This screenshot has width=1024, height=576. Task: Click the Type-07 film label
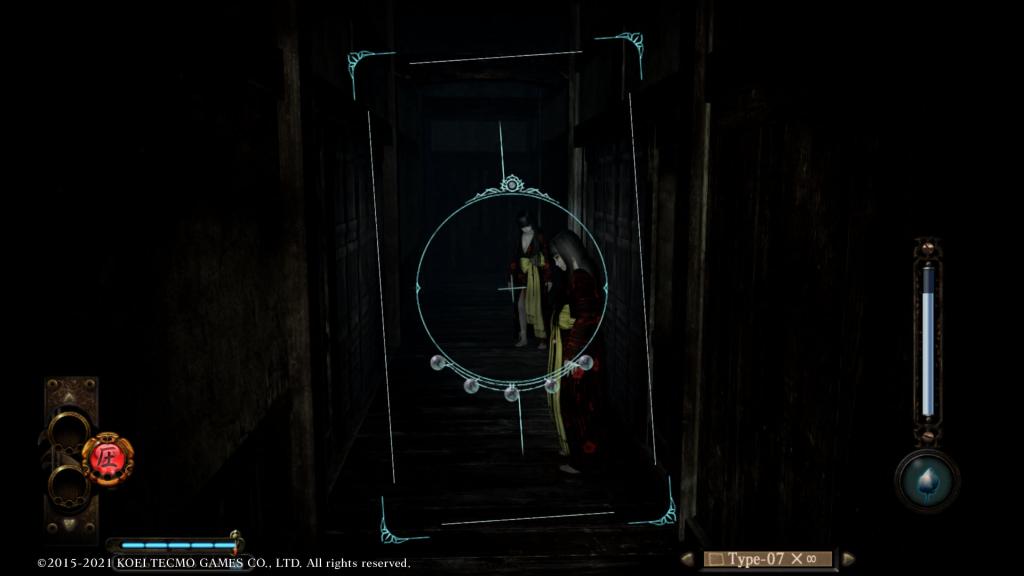767,559
